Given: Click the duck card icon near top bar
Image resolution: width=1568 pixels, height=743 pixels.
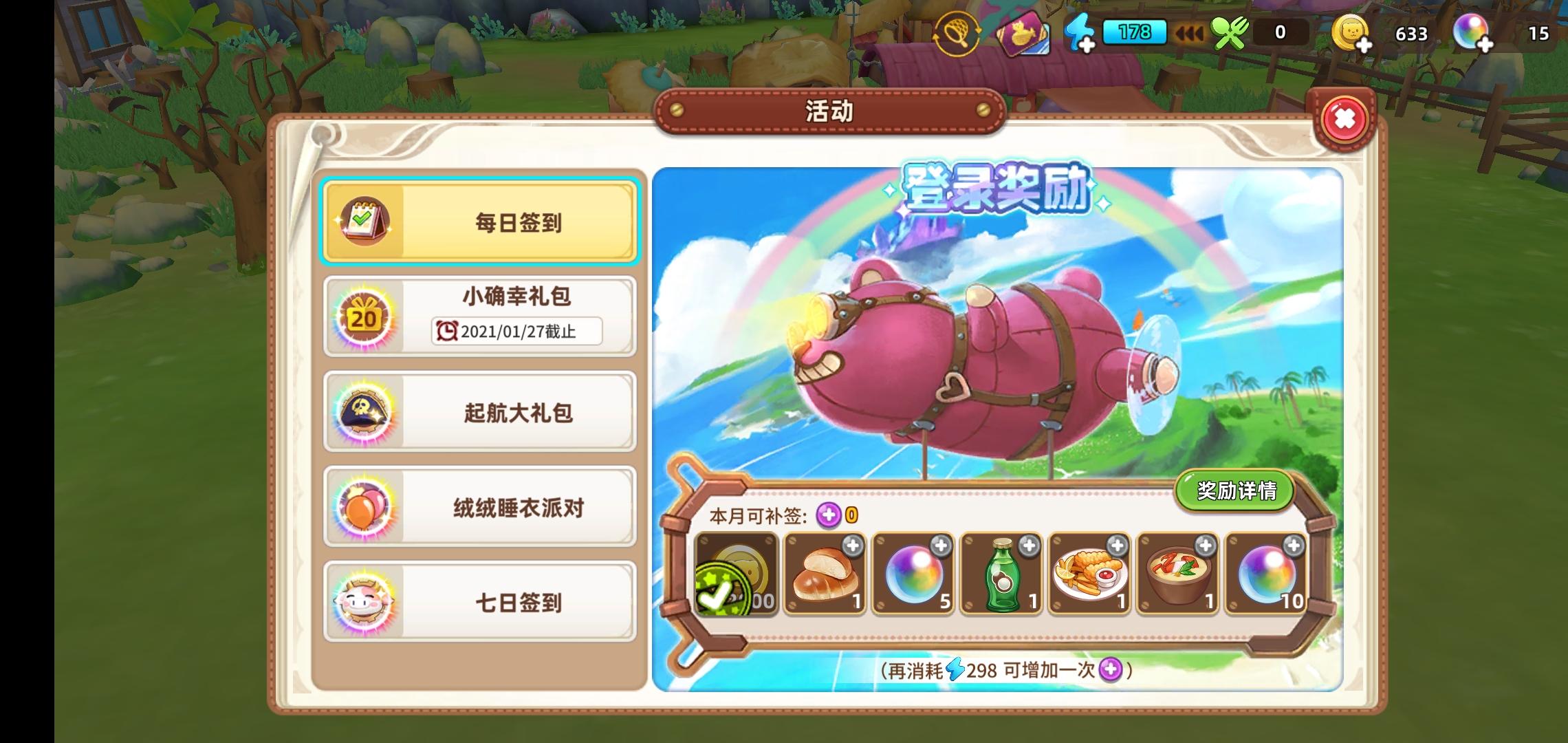Looking at the screenshot, I should 1023,32.
